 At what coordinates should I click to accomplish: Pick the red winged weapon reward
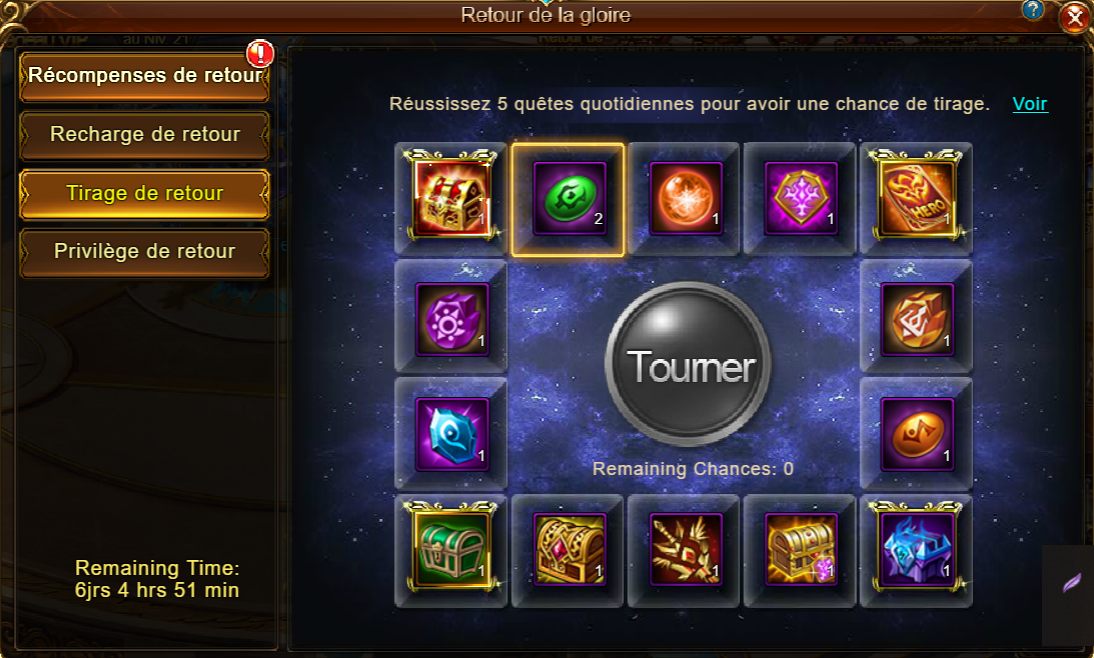pyautogui.click(x=685, y=550)
